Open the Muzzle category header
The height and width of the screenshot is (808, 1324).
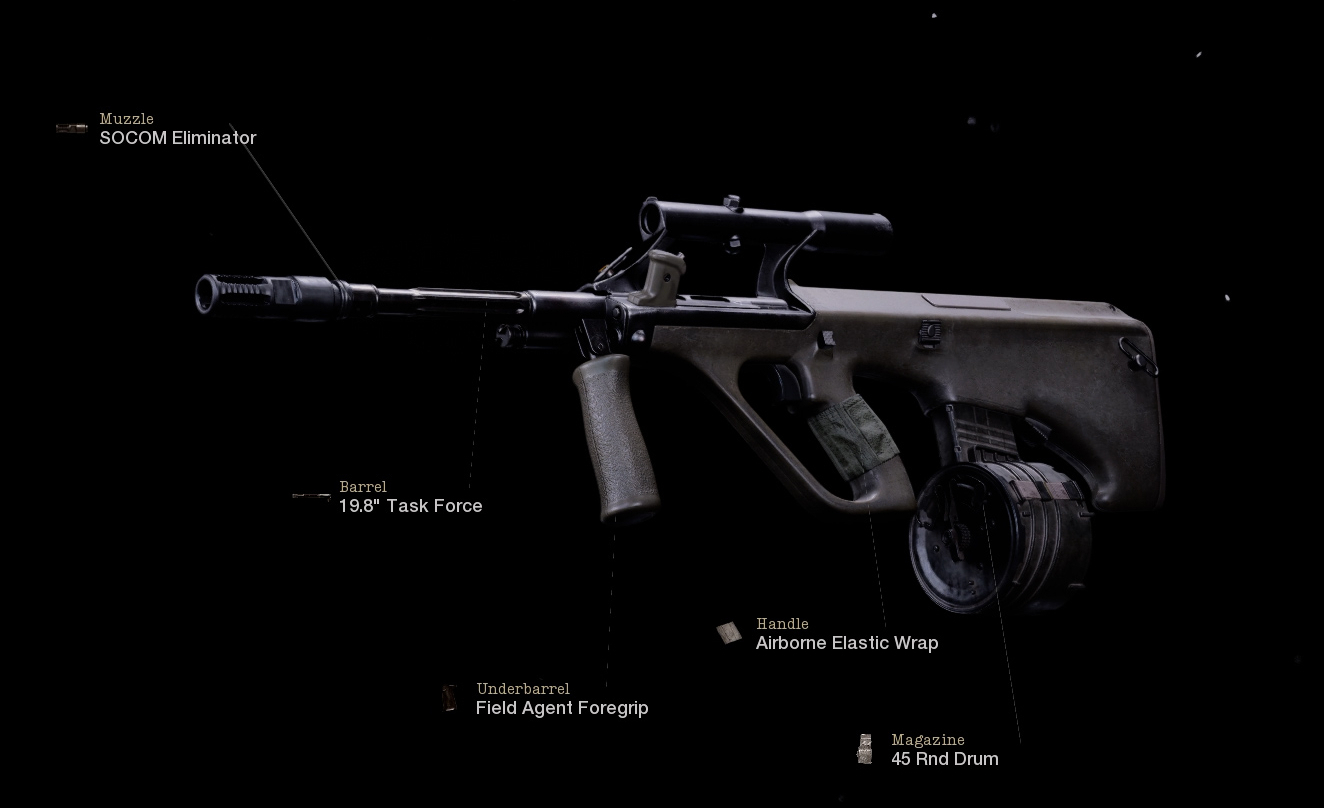pos(126,119)
